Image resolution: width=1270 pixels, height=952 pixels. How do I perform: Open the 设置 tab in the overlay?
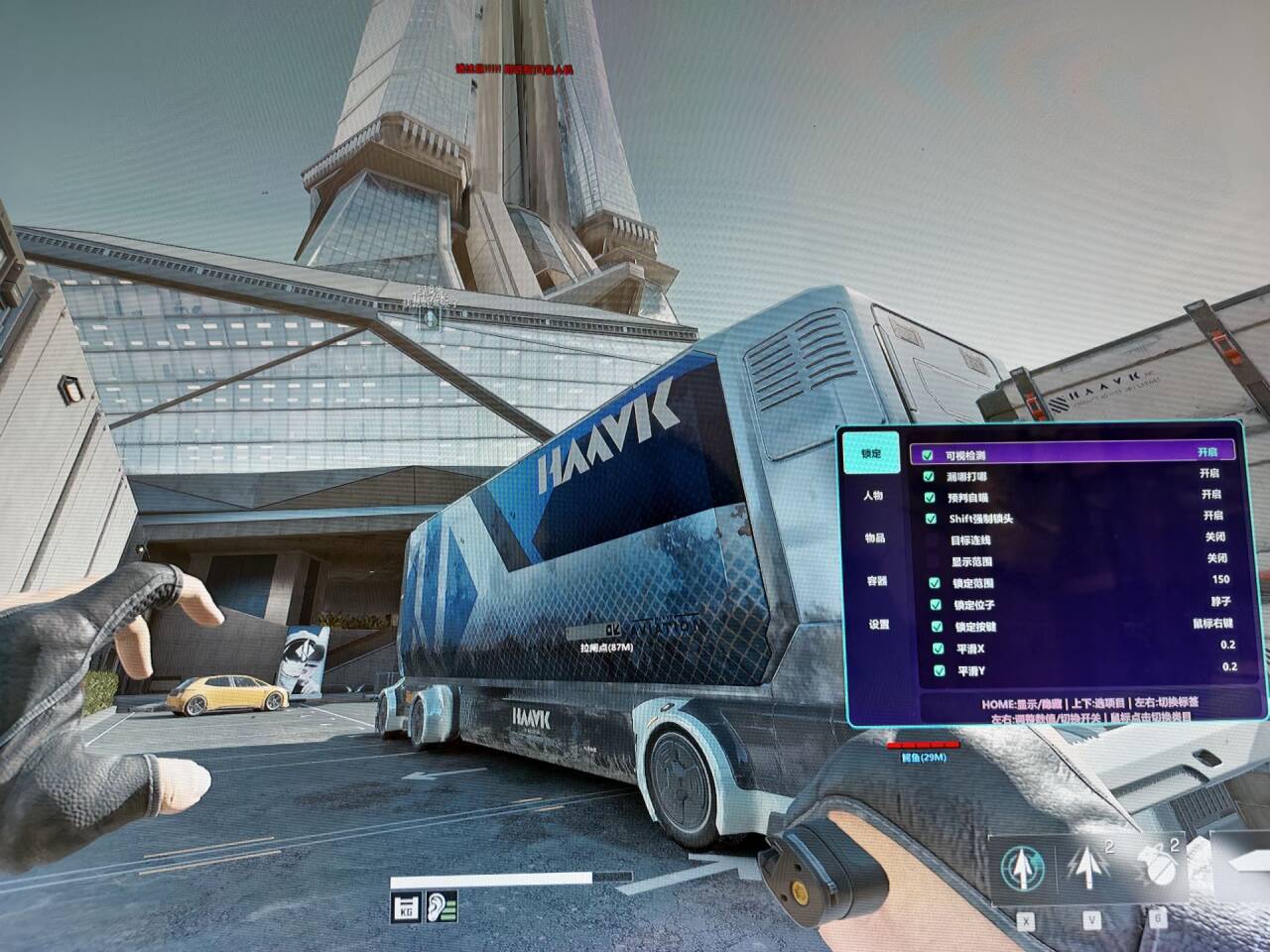(878, 625)
